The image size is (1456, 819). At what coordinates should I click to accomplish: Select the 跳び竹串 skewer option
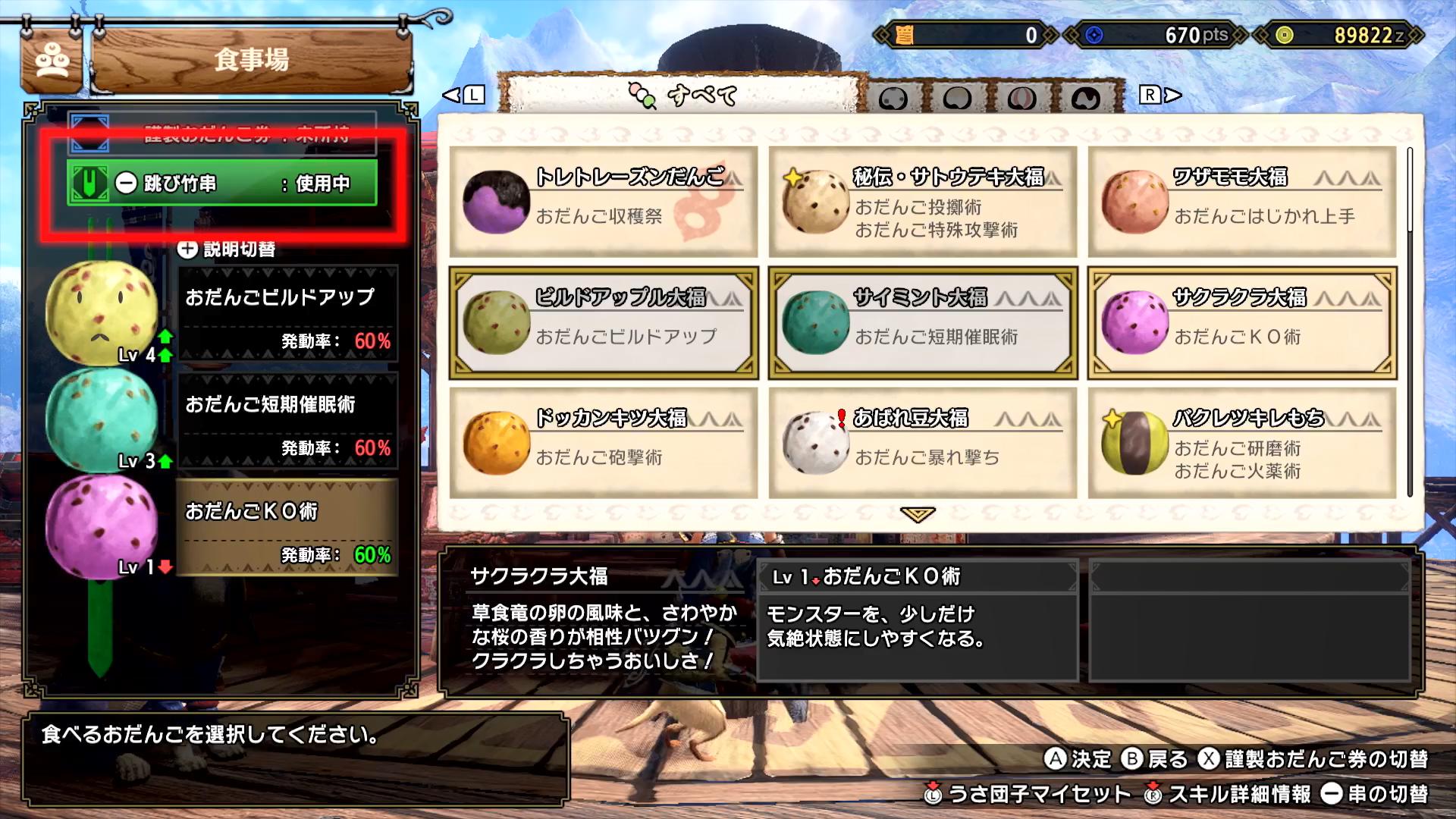click(x=222, y=183)
